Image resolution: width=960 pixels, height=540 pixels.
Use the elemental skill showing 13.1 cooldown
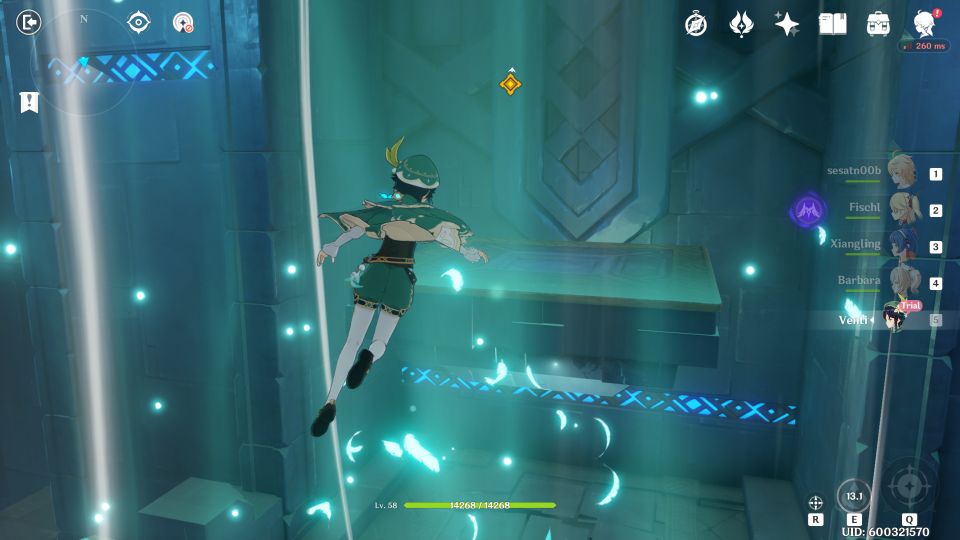click(x=854, y=496)
